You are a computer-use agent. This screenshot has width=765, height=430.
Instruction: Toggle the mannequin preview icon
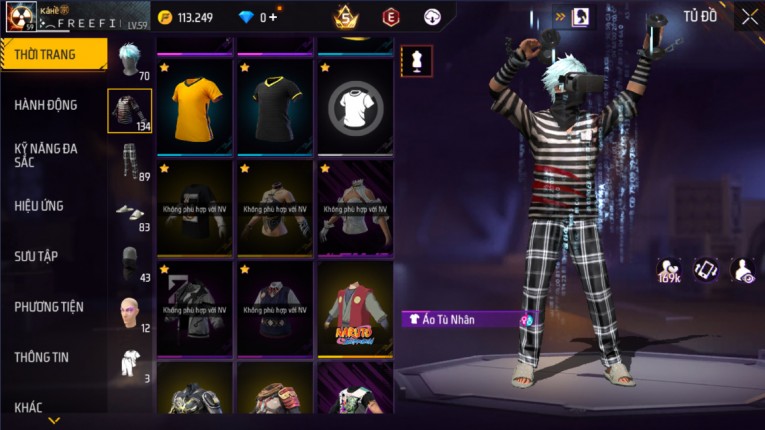[x=416, y=60]
